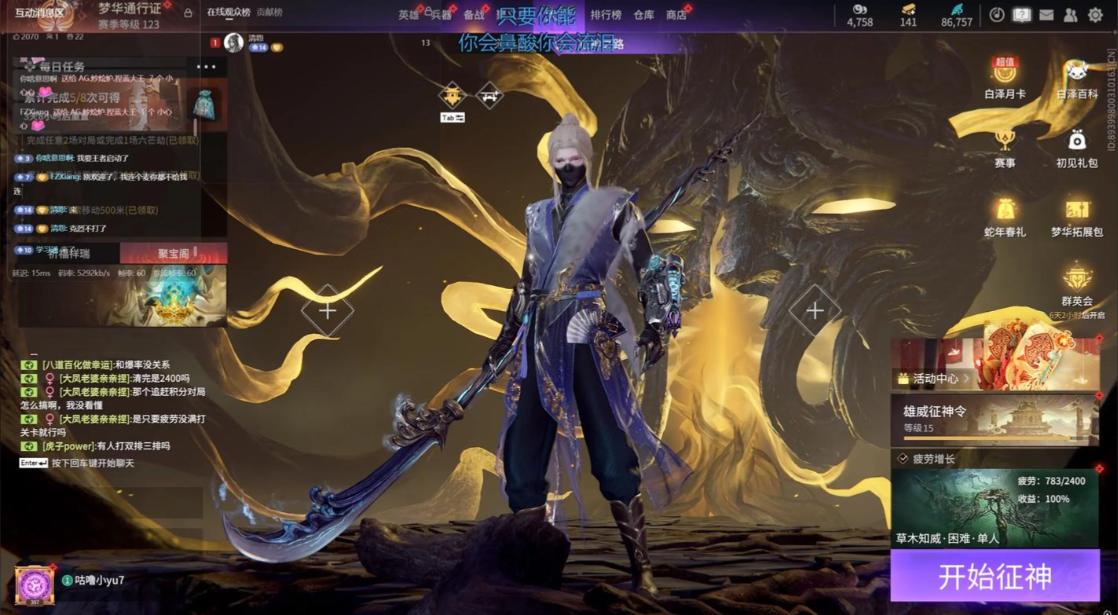
Task: Open the 排行榜 leaderboard tab
Action: click(x=606, y=15)
